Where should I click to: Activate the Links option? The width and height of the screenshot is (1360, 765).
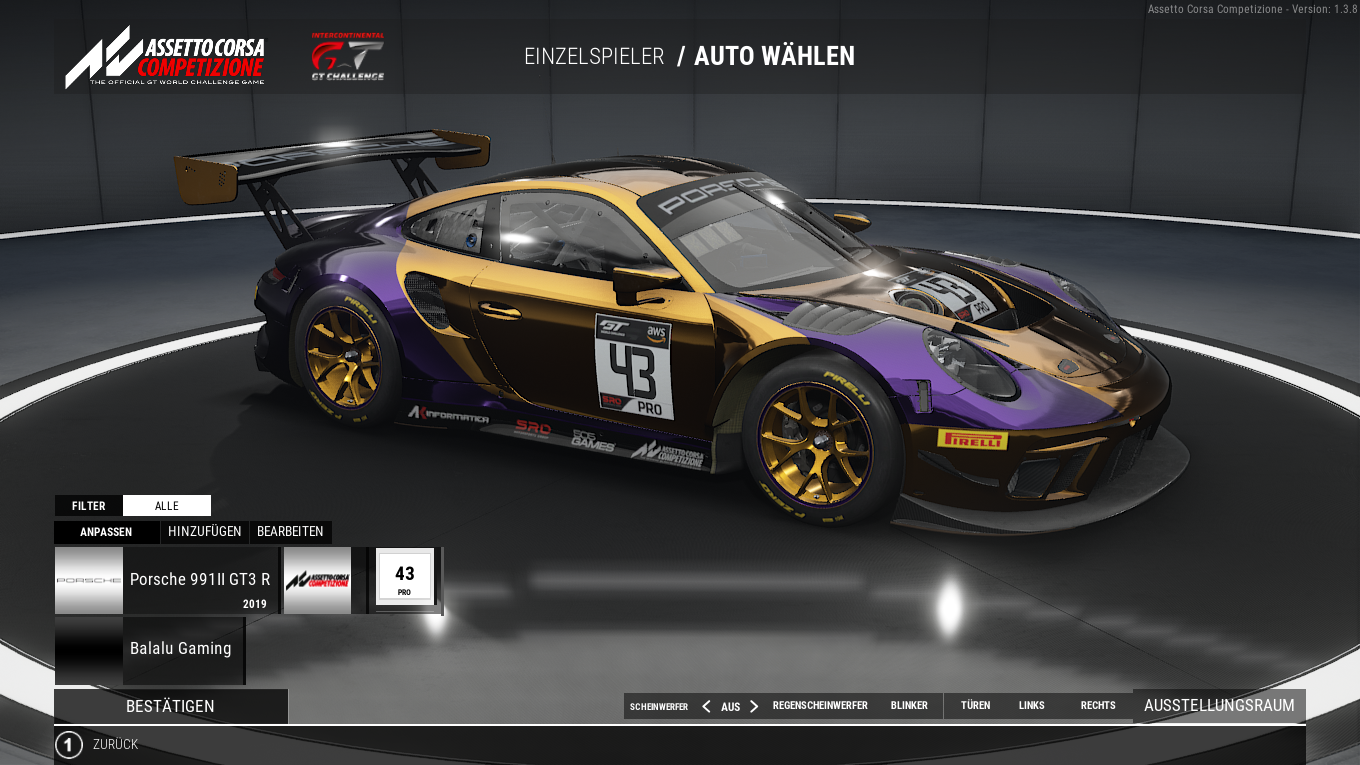point(1031,706)
